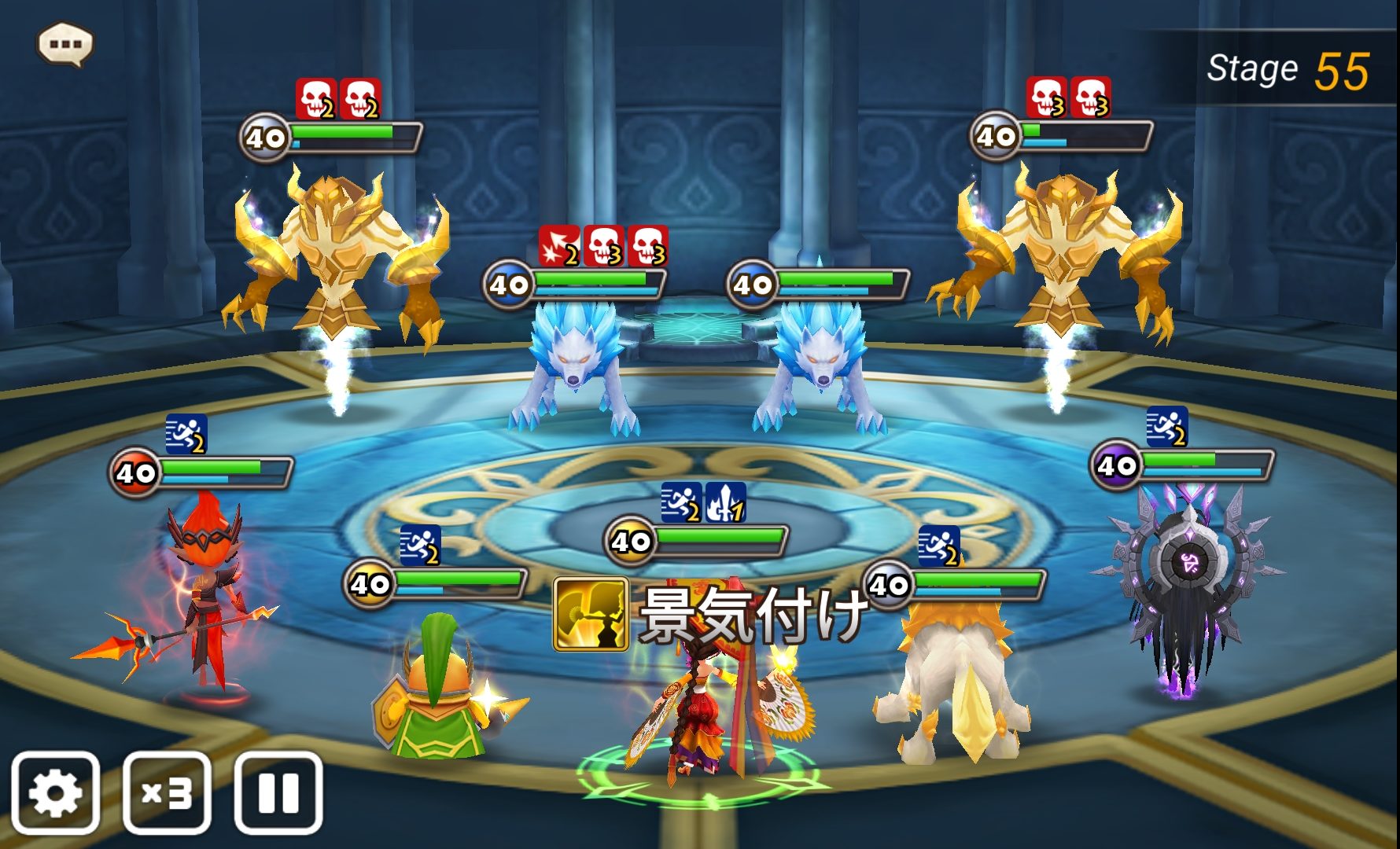Check the center ally's HP bar
The height and width of the screenshot is (849, 1400).
(720, 541)
